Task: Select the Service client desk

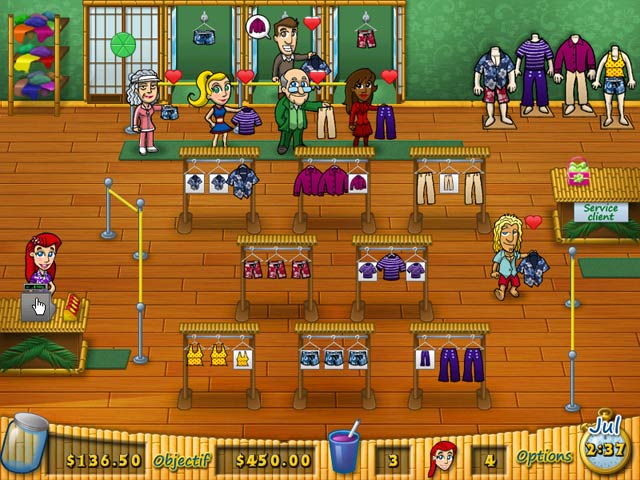Action: [x=599, y=213]
